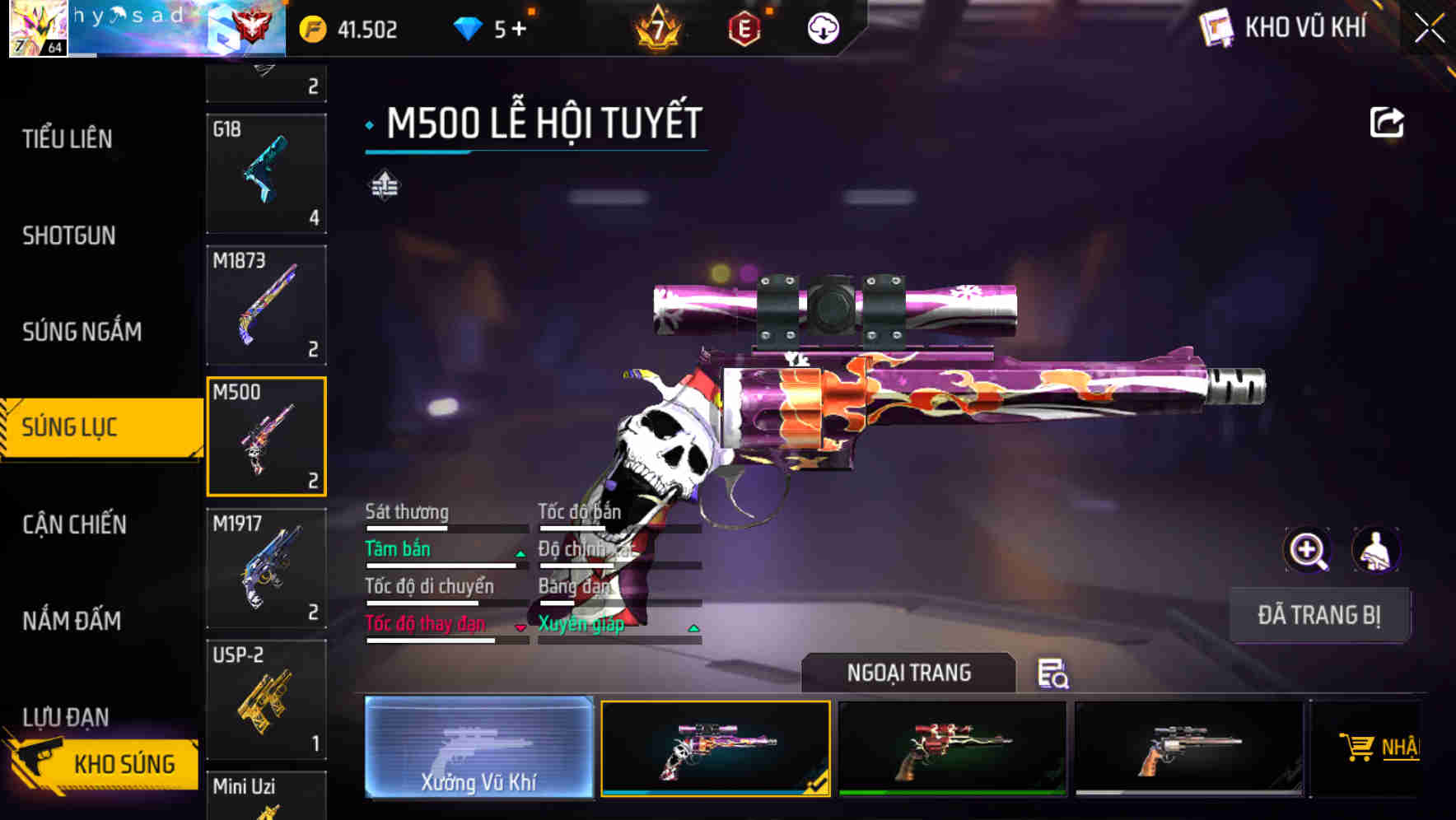Open the Xưởng Vũ Khí panel
Screen dimensions: 1456x820
[478, 747]
